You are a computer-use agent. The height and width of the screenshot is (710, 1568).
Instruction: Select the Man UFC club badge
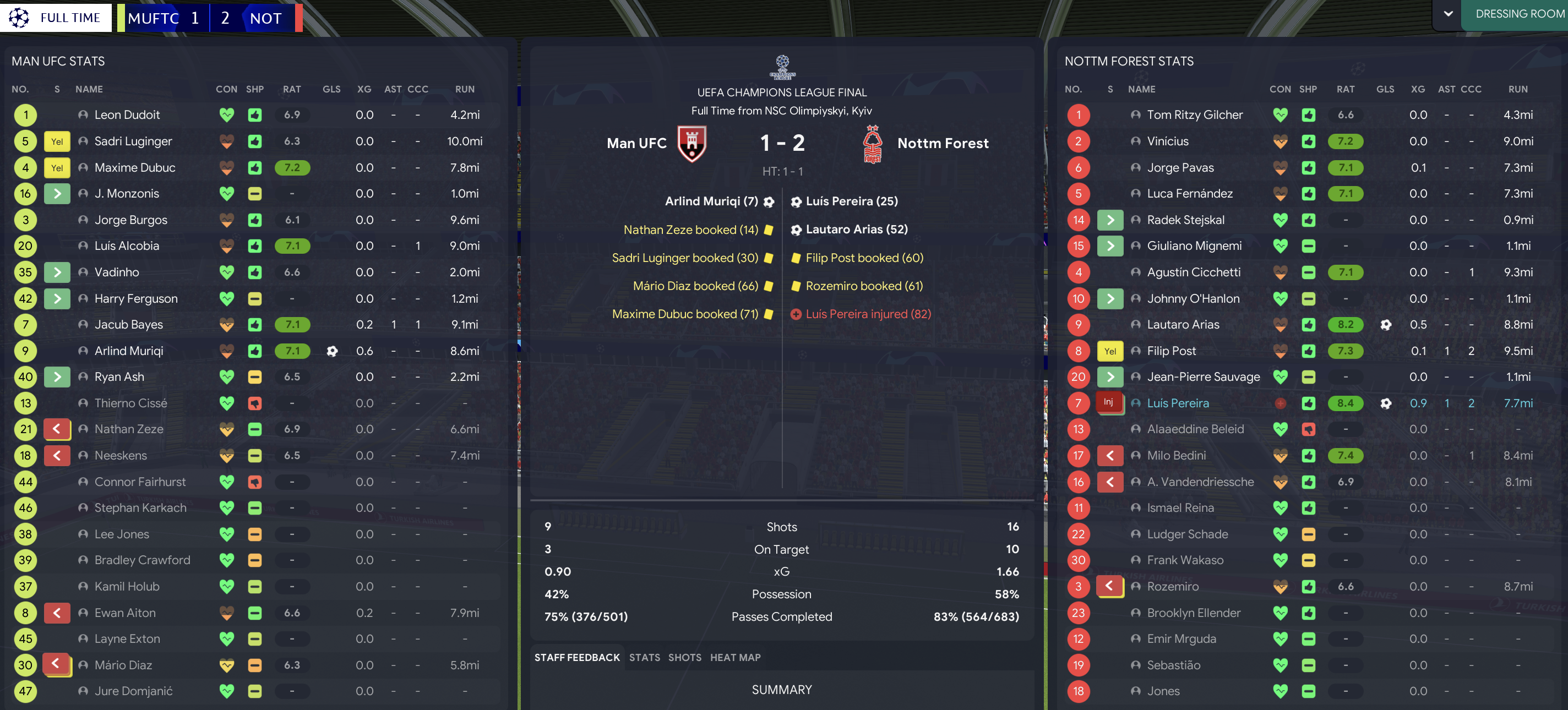(692, 144)
